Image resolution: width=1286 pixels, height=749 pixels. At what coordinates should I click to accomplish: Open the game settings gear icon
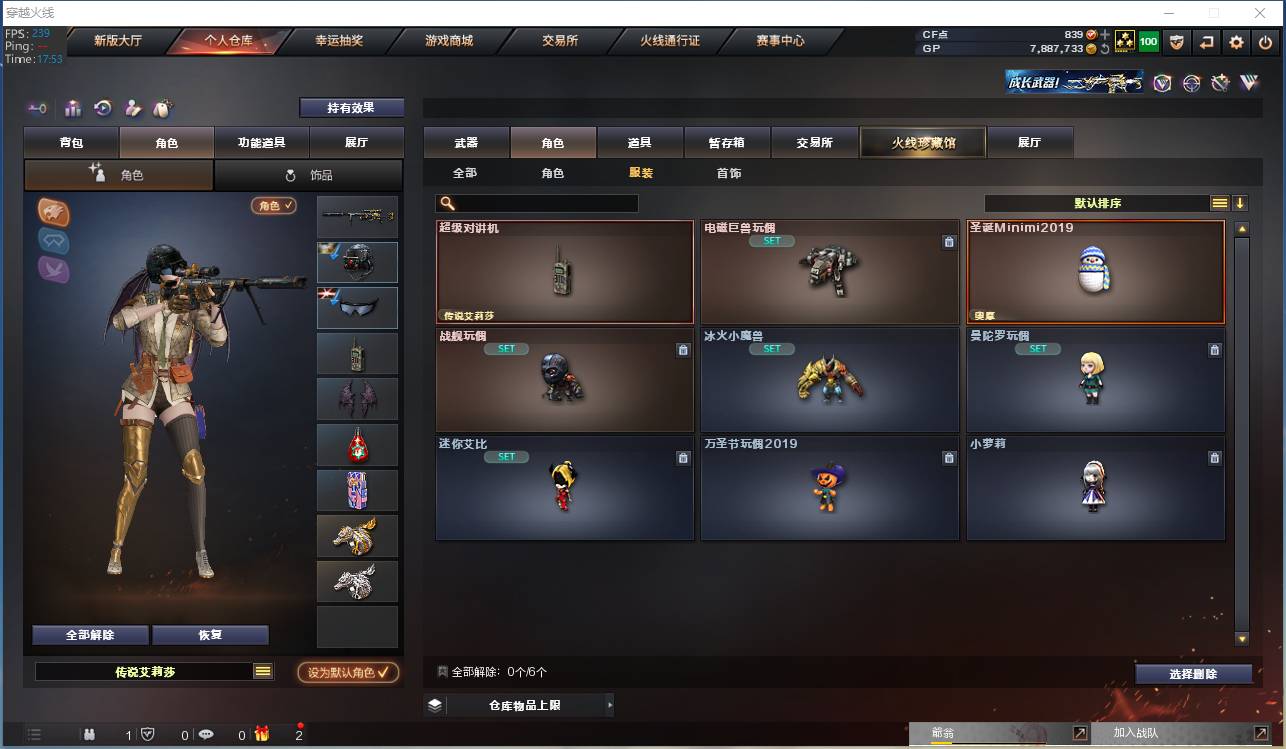click(x=1236, y=43)
